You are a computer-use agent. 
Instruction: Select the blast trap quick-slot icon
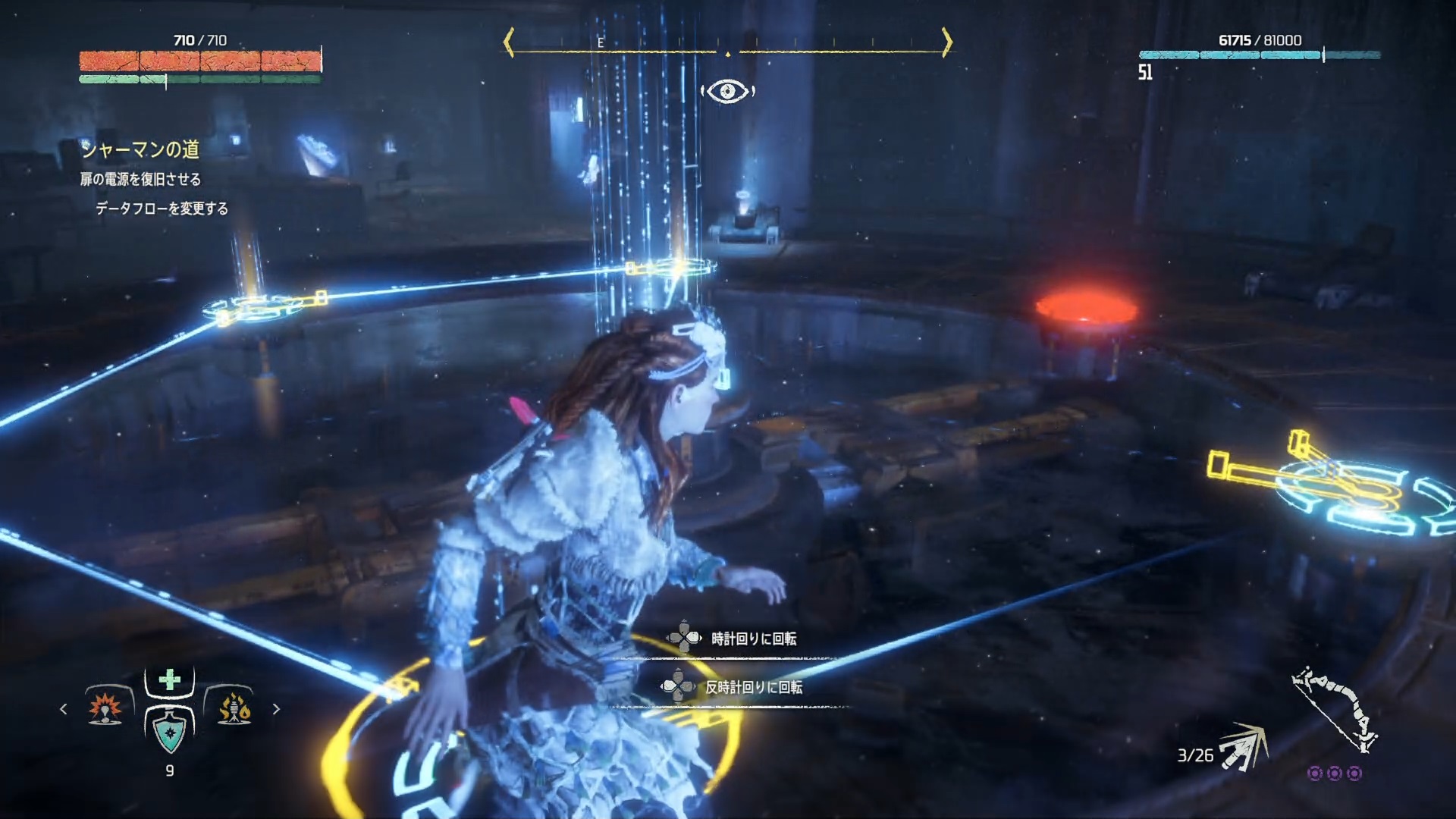[105, 708]
